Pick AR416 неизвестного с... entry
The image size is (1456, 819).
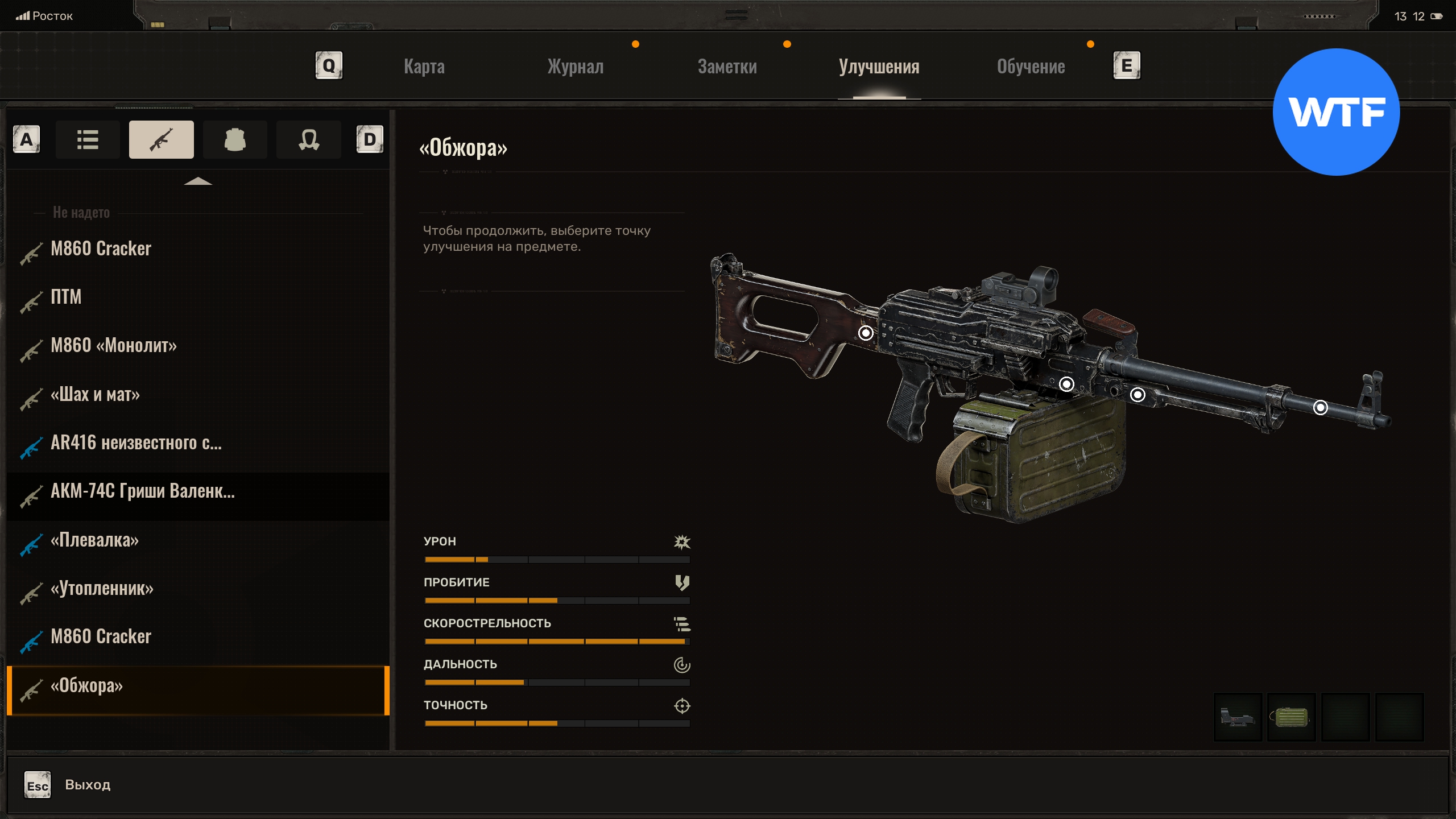(x=136, y=442)
